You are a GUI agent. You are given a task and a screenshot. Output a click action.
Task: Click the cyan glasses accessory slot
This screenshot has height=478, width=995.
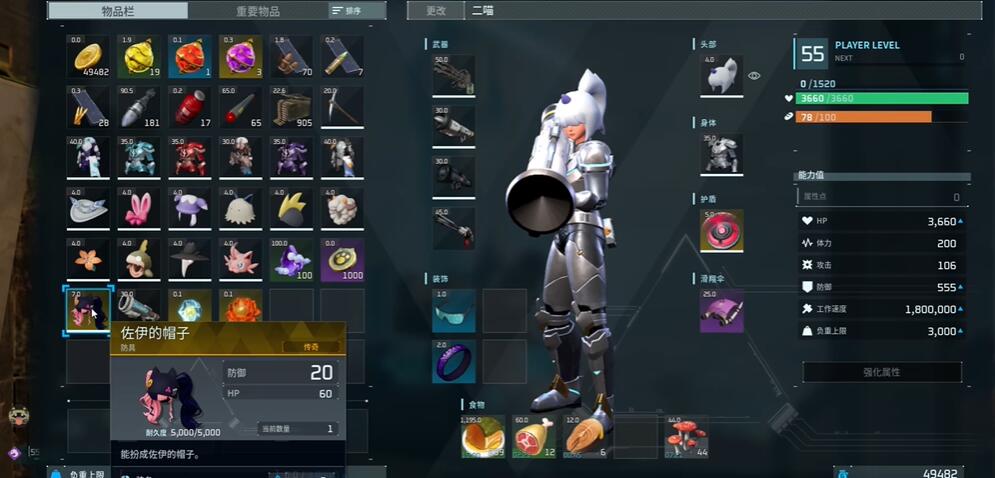[453, 310]
